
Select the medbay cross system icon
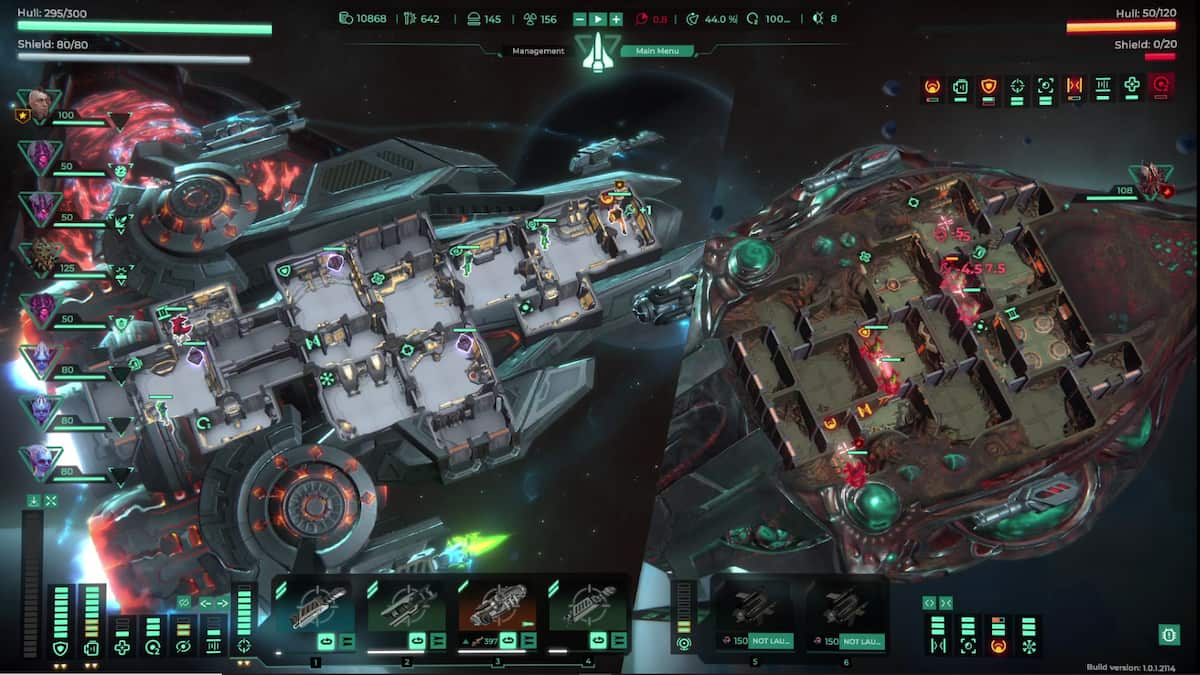[122, 648]
